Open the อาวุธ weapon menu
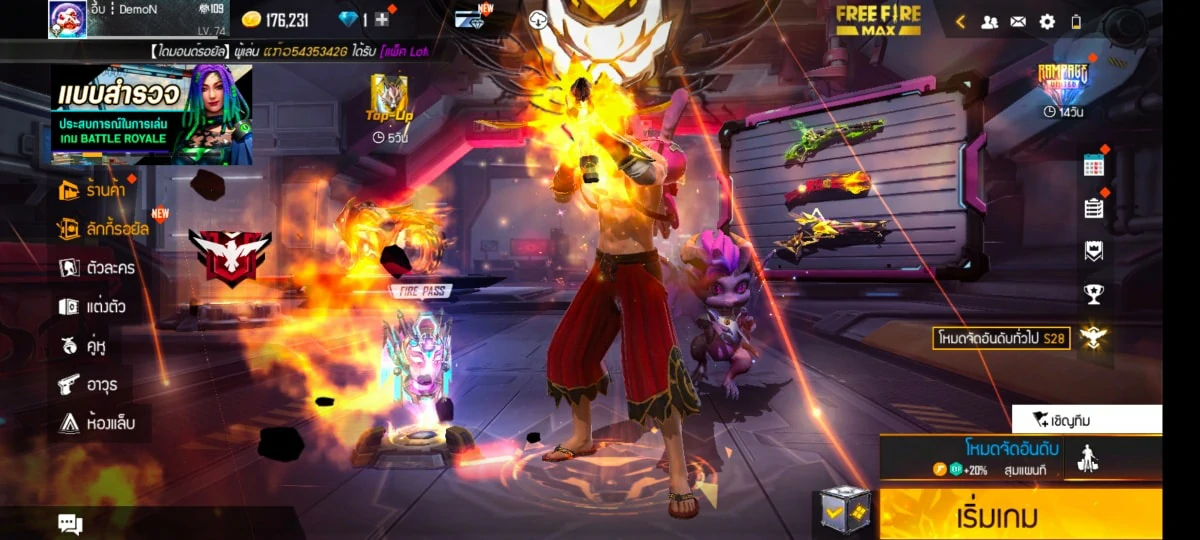The height and width of the screenshot is (540, 1200). 89,384
